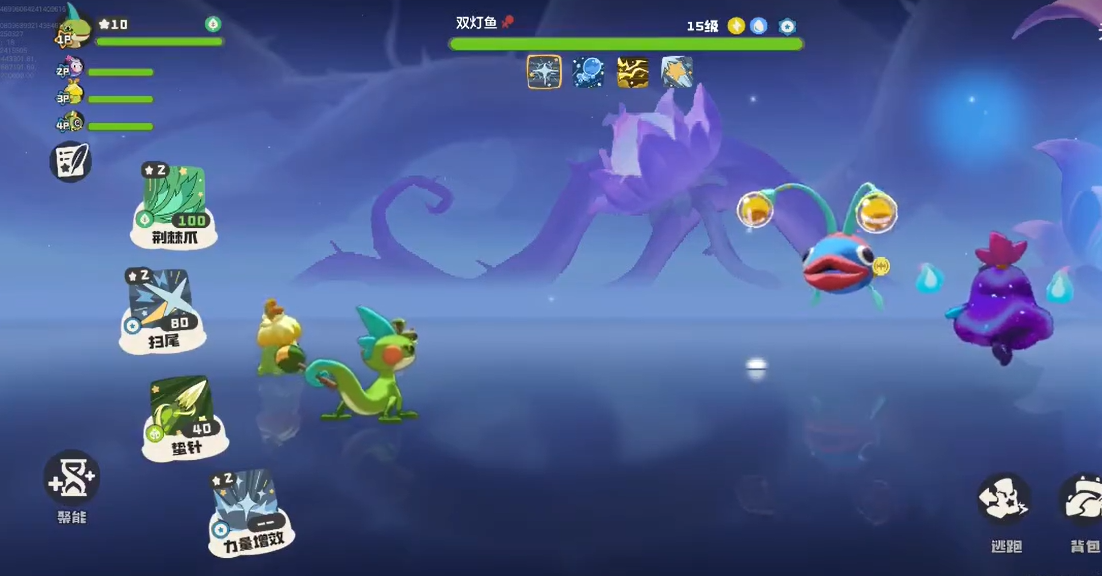
Task: Select the 1P green lizard portrait
Action: point(73,30)
